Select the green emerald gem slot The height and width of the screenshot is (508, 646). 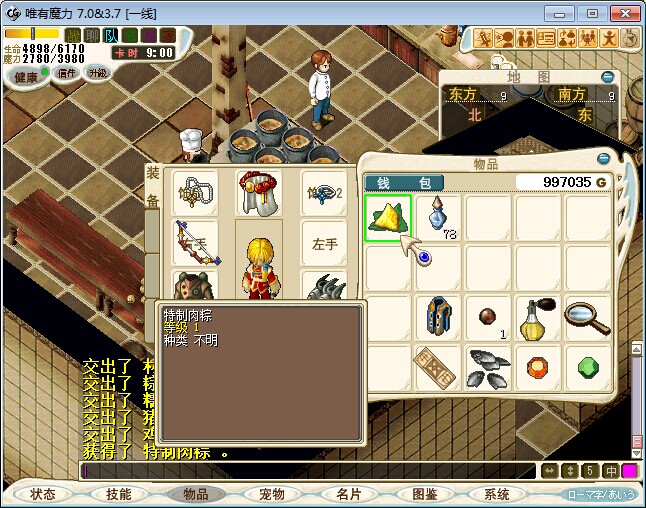[588, 367]
